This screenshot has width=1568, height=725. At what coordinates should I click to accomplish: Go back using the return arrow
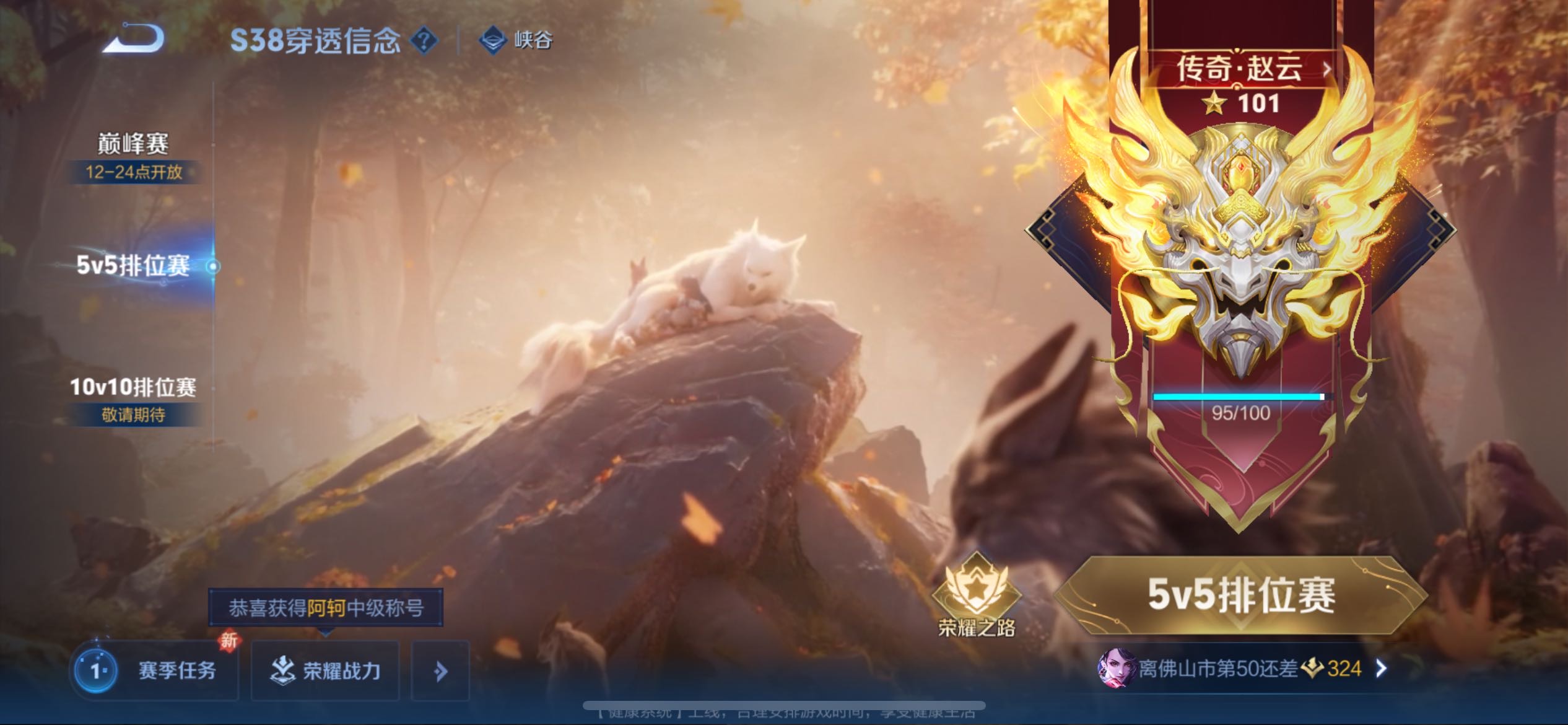coord(134,38)
